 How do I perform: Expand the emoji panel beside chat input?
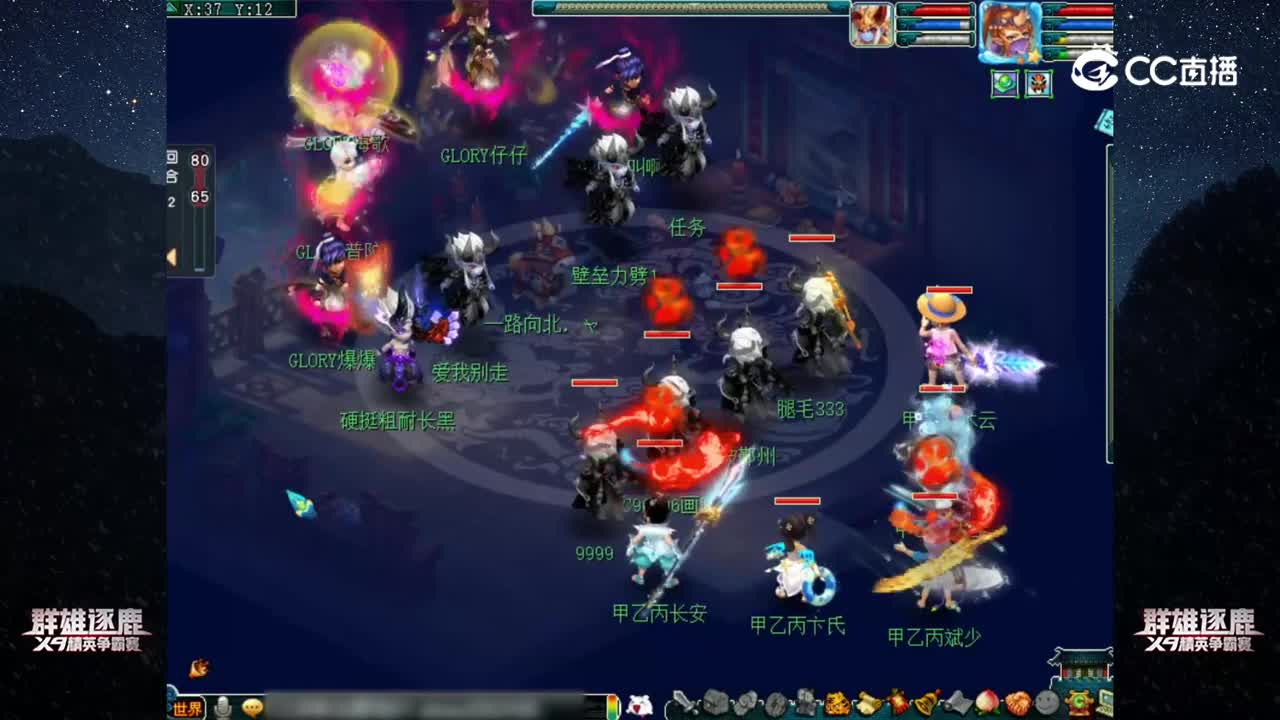252,706
